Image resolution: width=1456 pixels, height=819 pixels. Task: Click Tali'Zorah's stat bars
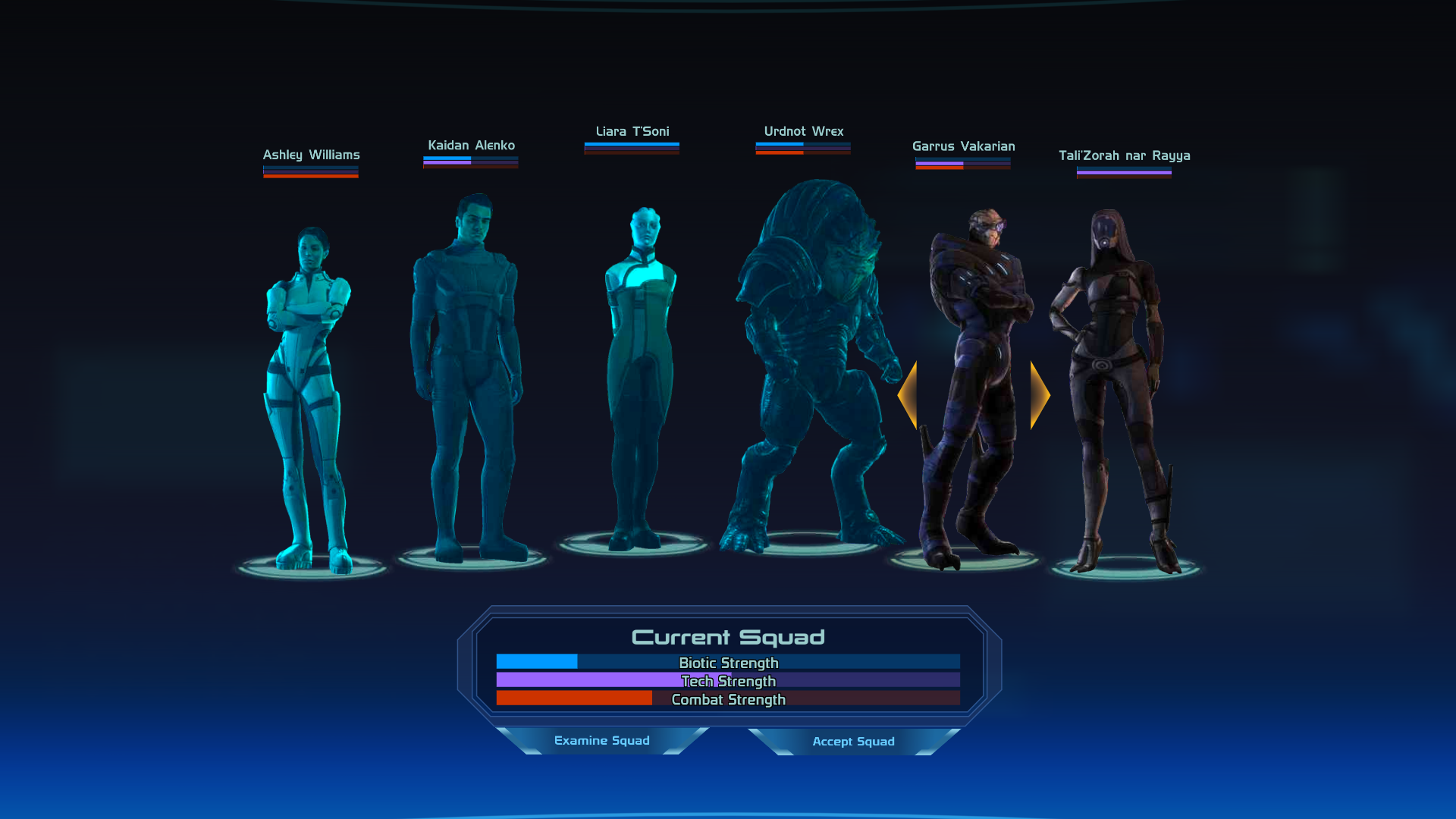[x=1122, y=171]
